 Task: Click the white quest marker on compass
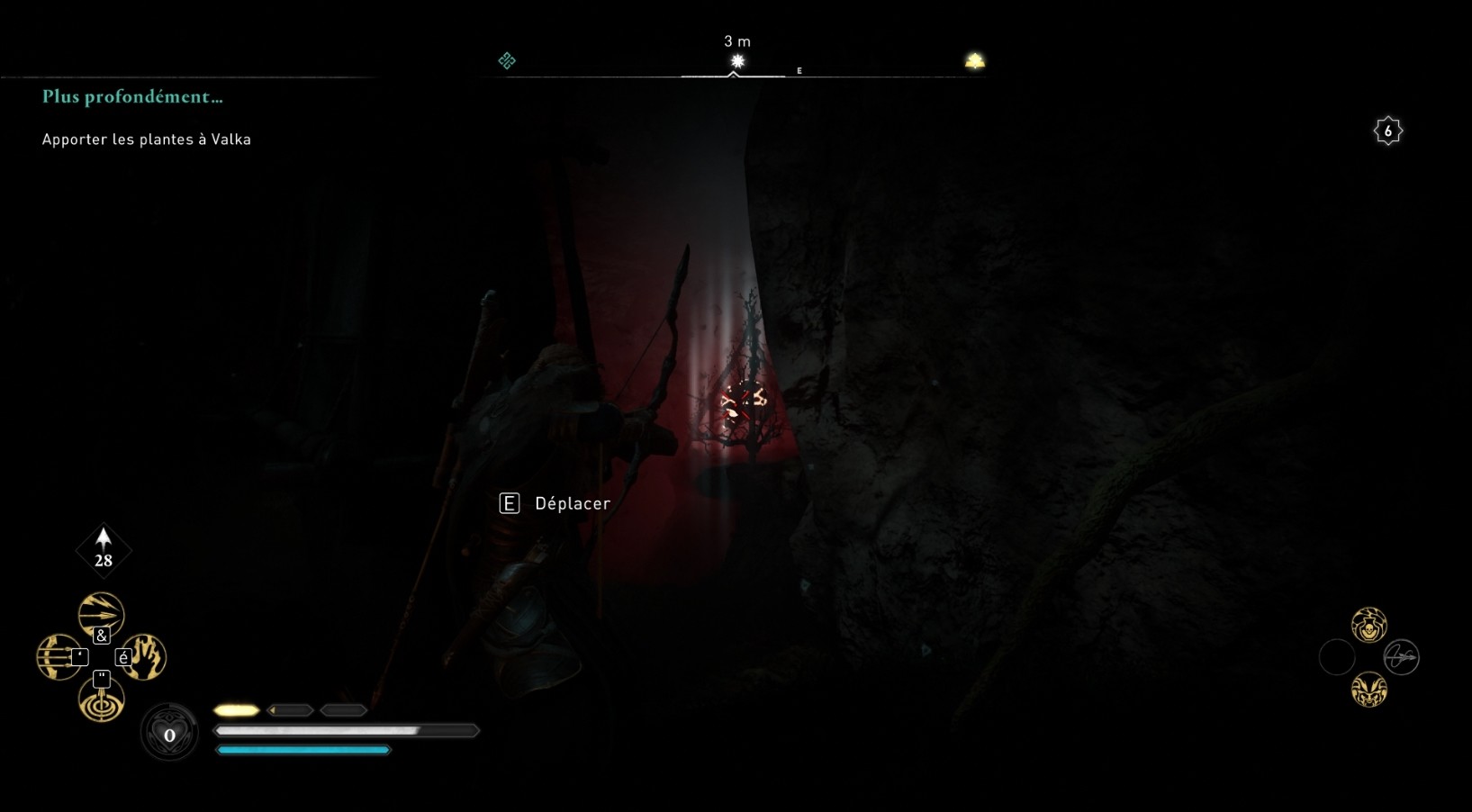(737, 61)
